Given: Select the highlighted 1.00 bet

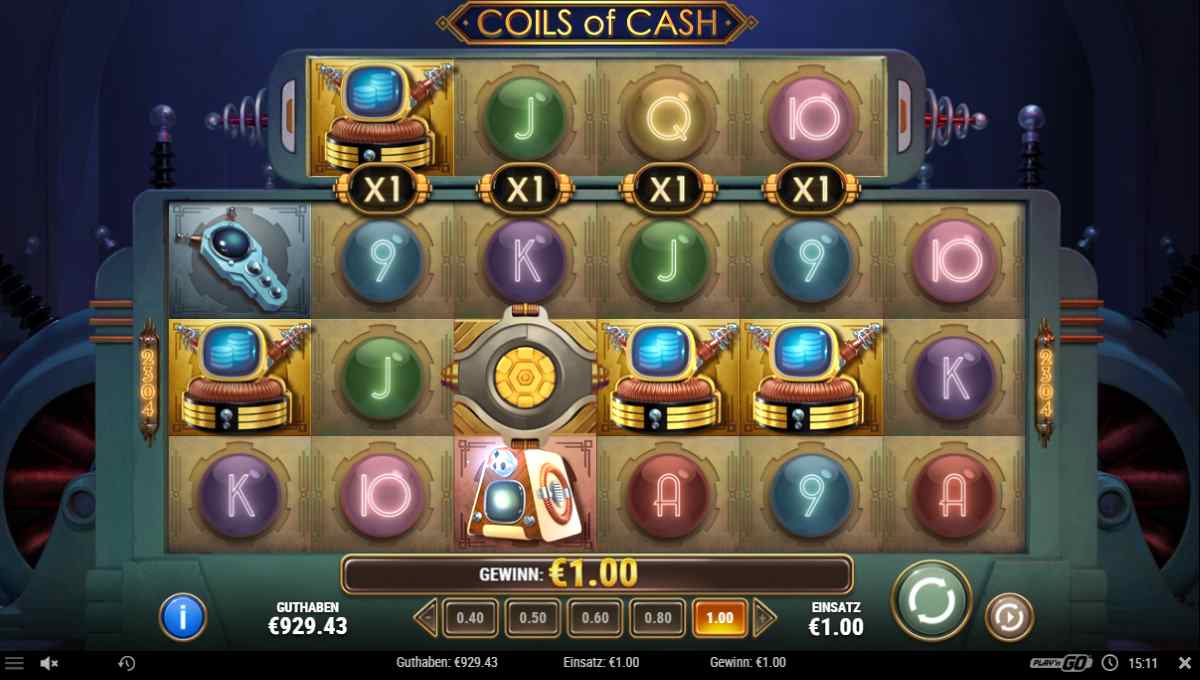Looking at the screenshot, I should coord(720,618).
